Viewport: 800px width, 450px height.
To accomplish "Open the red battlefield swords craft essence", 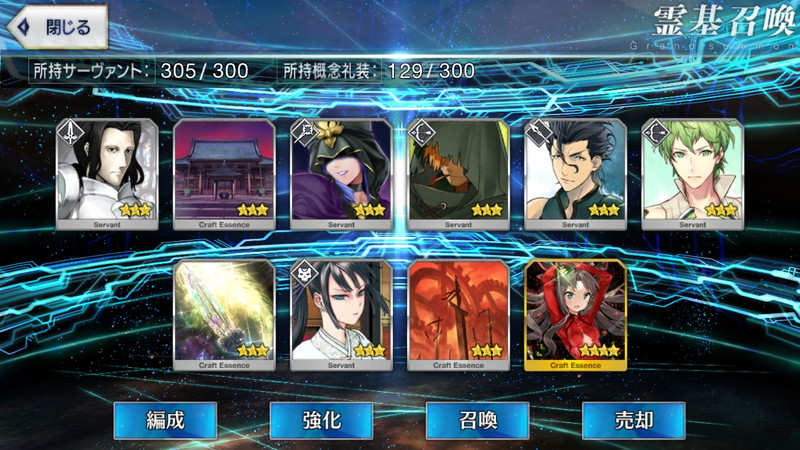I will click(458, 314).
